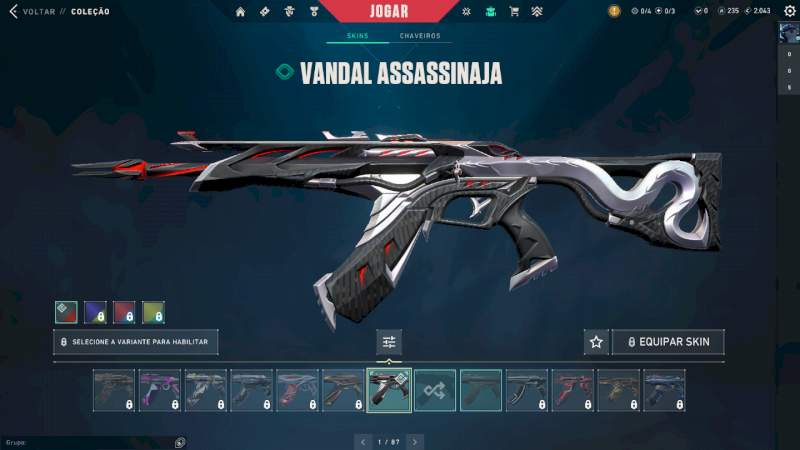Click the EQUIPAR SKIN button
Viewport: 800px width, 450px height.
click(668, 342)
